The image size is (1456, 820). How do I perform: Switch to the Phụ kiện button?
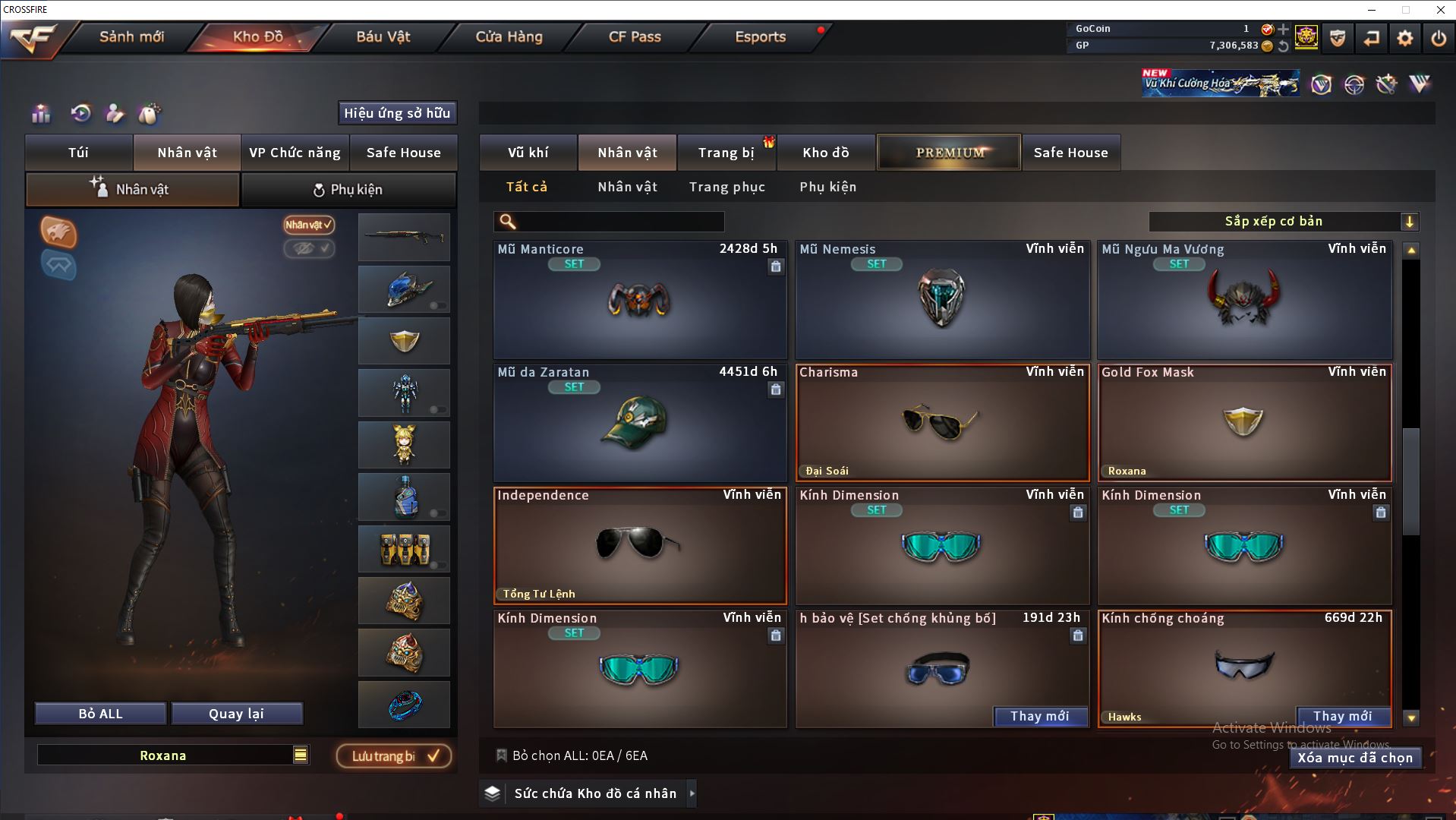[x=348, y=190]
